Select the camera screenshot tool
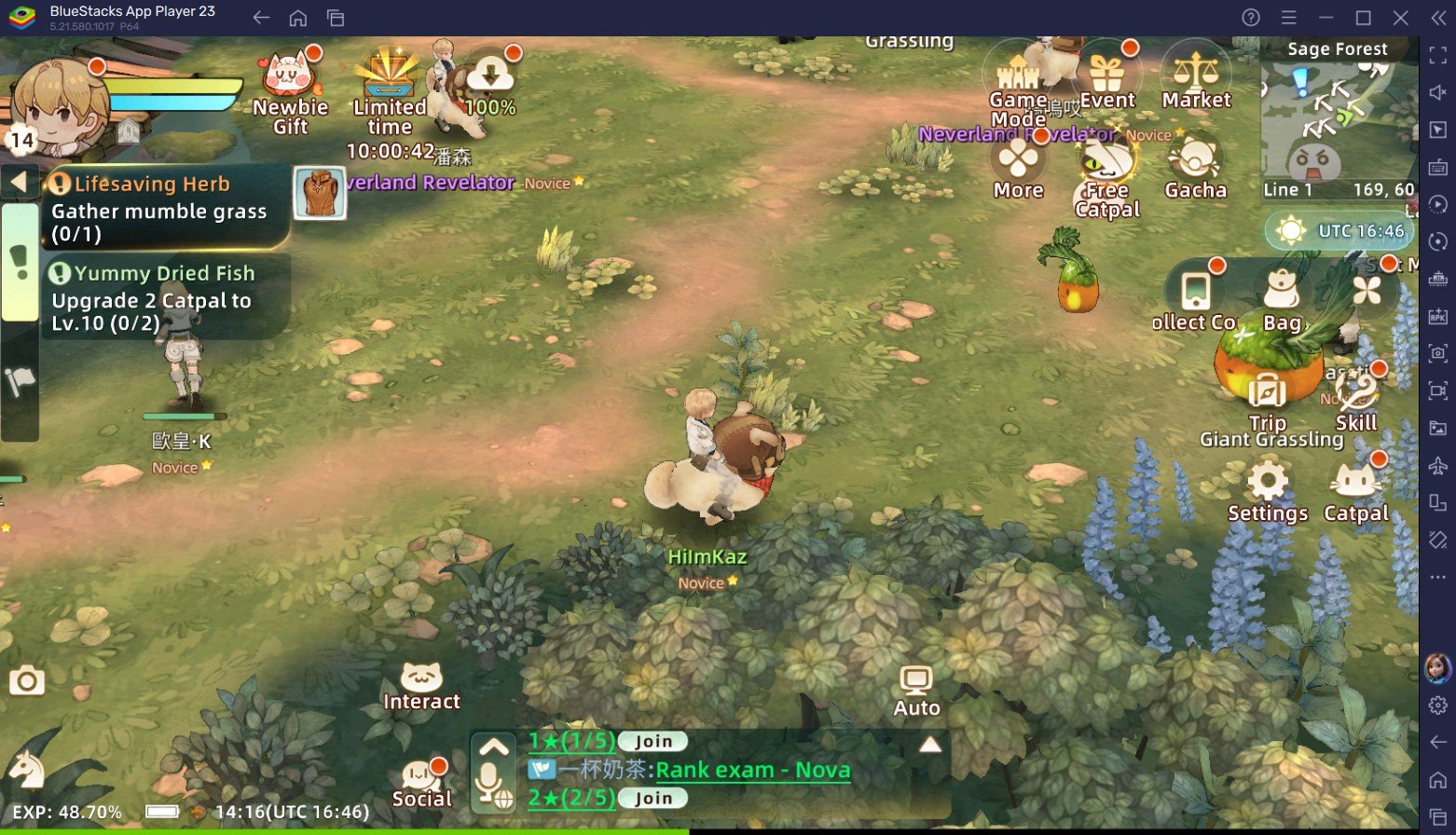Screen dimensions: 1456x835 point(27,681)
